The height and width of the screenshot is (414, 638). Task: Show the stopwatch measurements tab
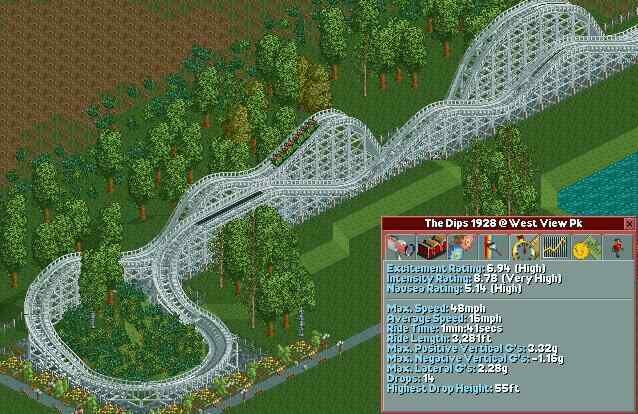tap(521, 246)
